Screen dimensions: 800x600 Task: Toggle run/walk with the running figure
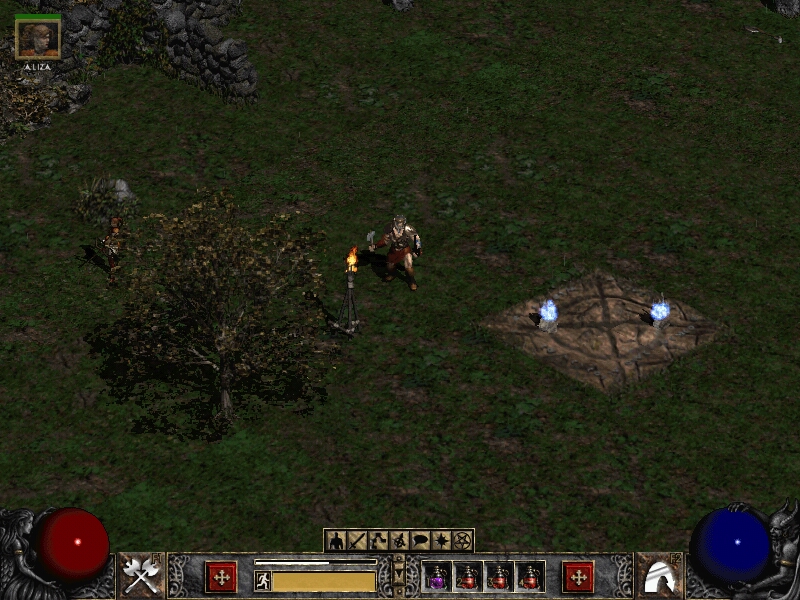[263, 581]
